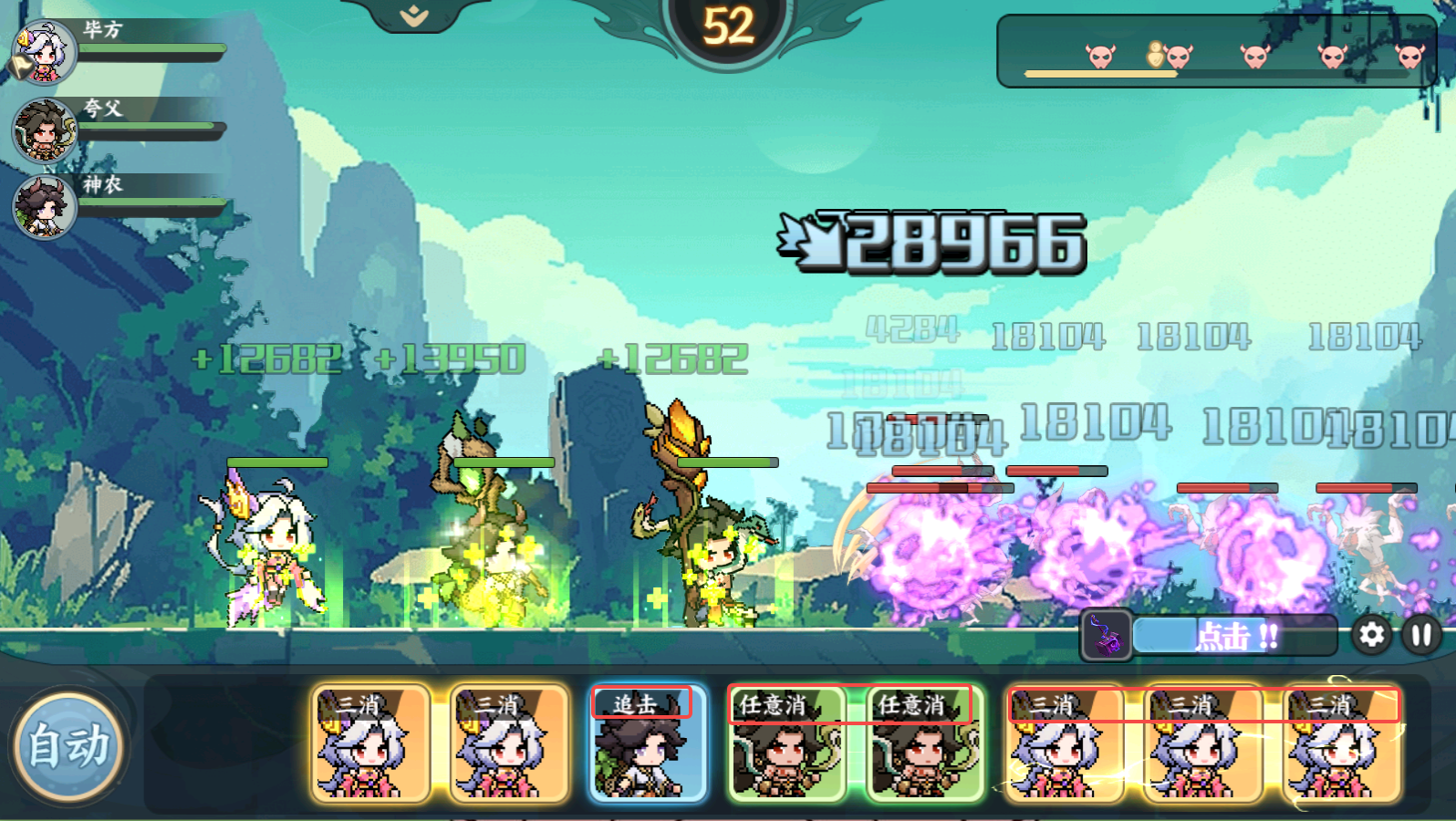Image resolution: width=1456 pixels, height=821 pixels.
Task: Click the 神农 hero portrait
Action: coord(45,206)
